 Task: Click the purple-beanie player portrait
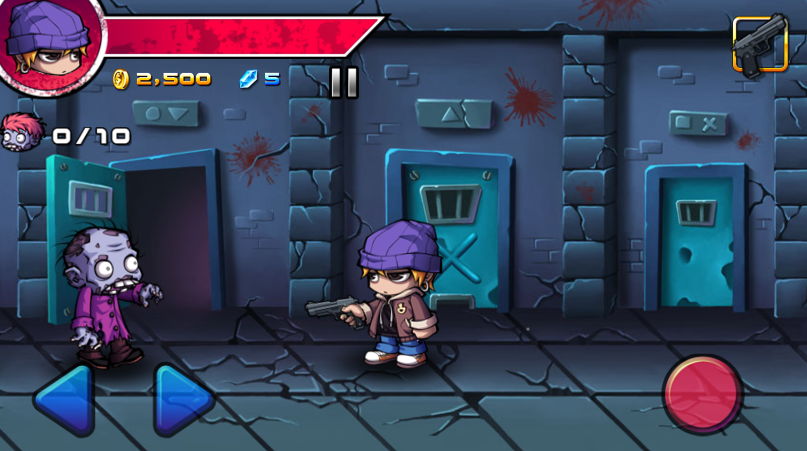(x=48, y=45)
